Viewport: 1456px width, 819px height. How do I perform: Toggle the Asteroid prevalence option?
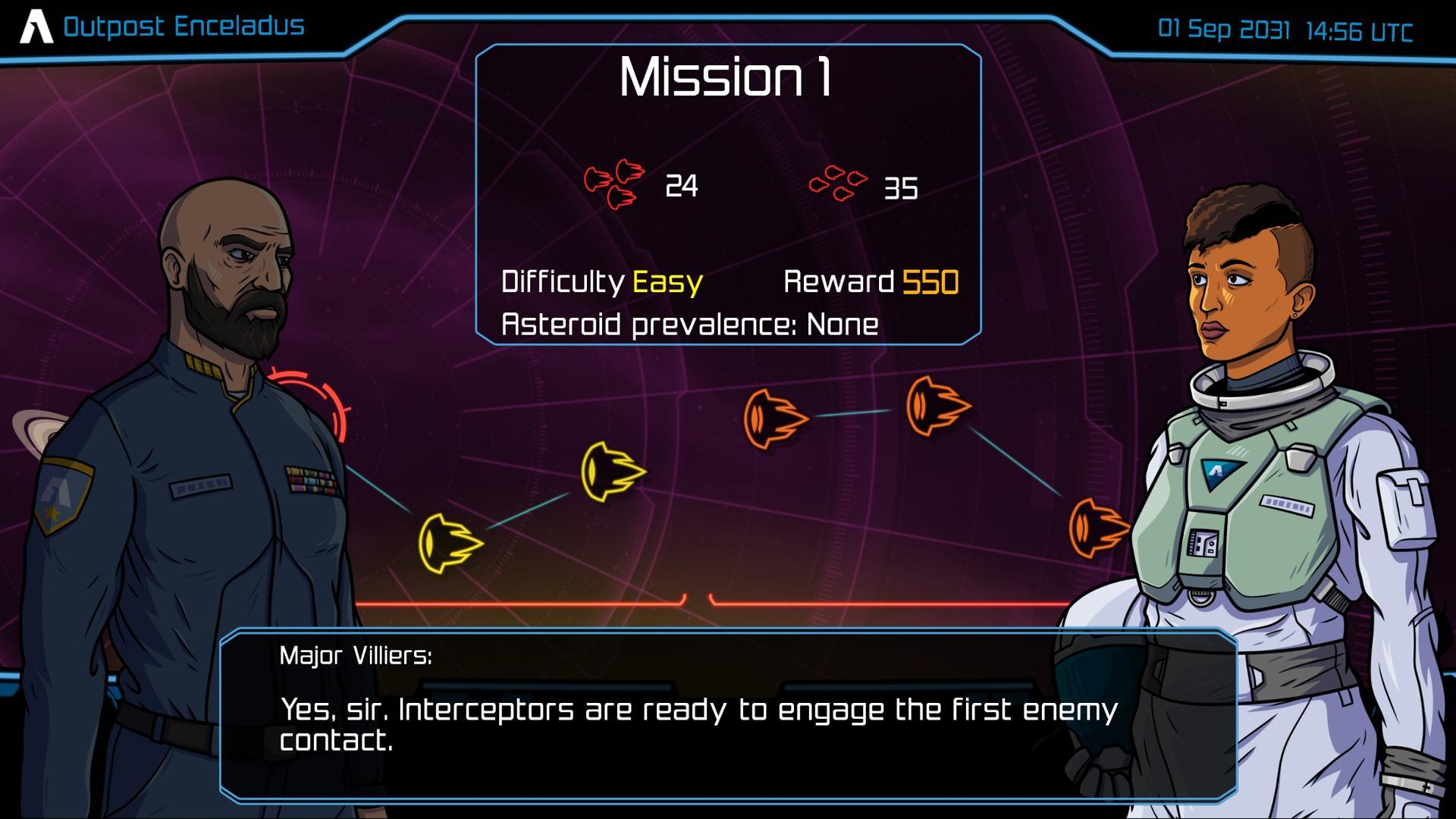pos(690,323)
